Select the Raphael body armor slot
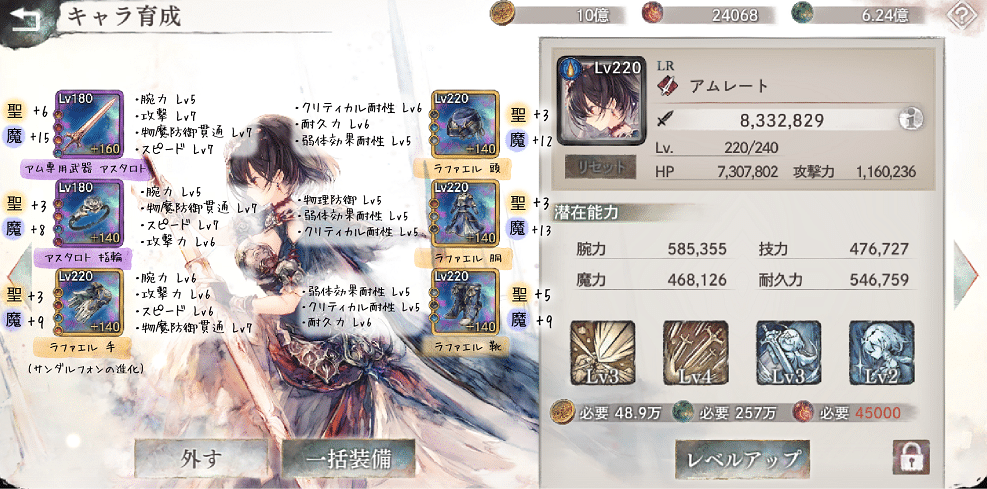Viewport: 987px width, 489px height. click(464, 212)
